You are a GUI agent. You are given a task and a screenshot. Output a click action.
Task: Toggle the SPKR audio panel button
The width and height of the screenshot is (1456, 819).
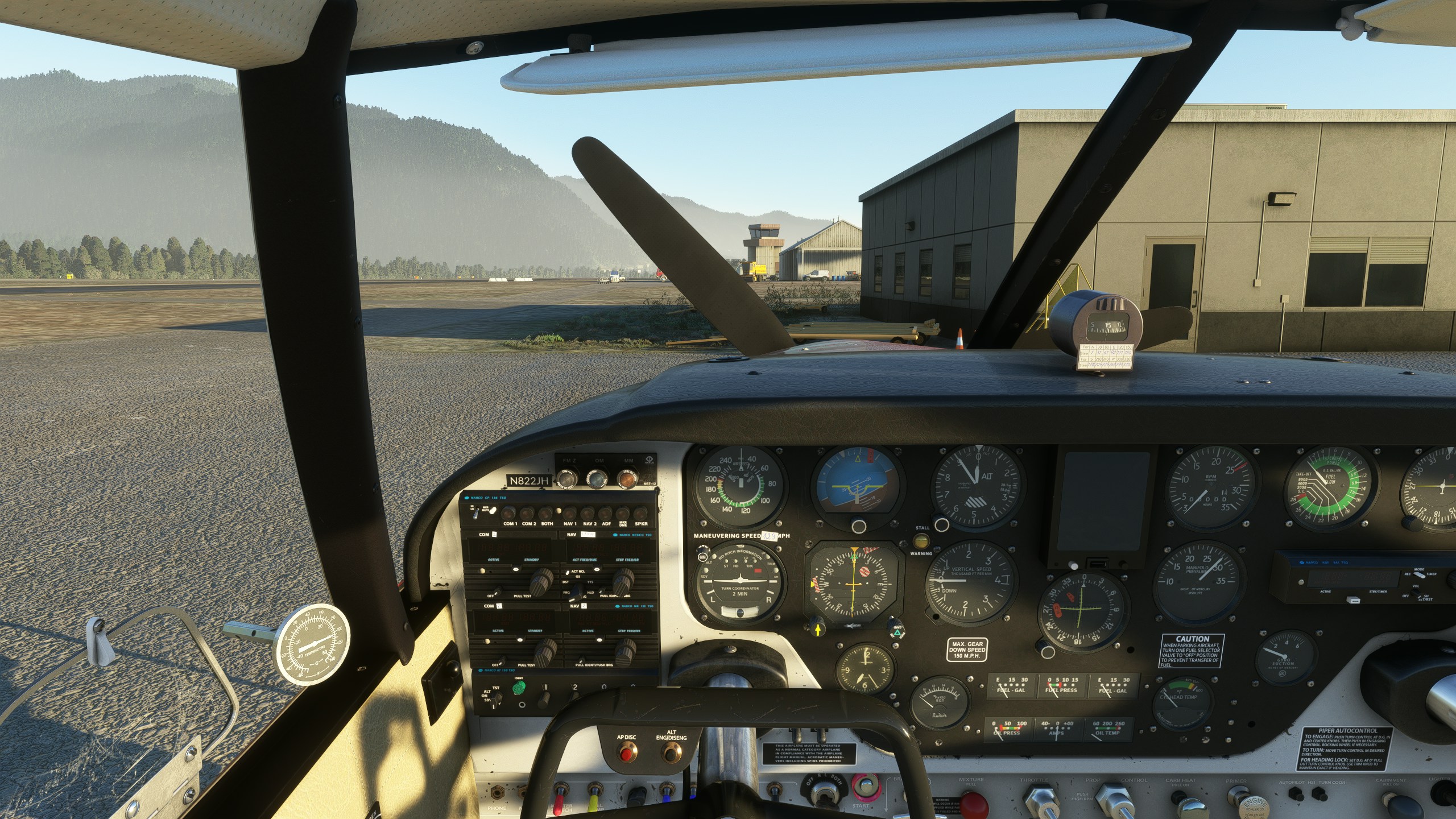click(x=640, y=513)
